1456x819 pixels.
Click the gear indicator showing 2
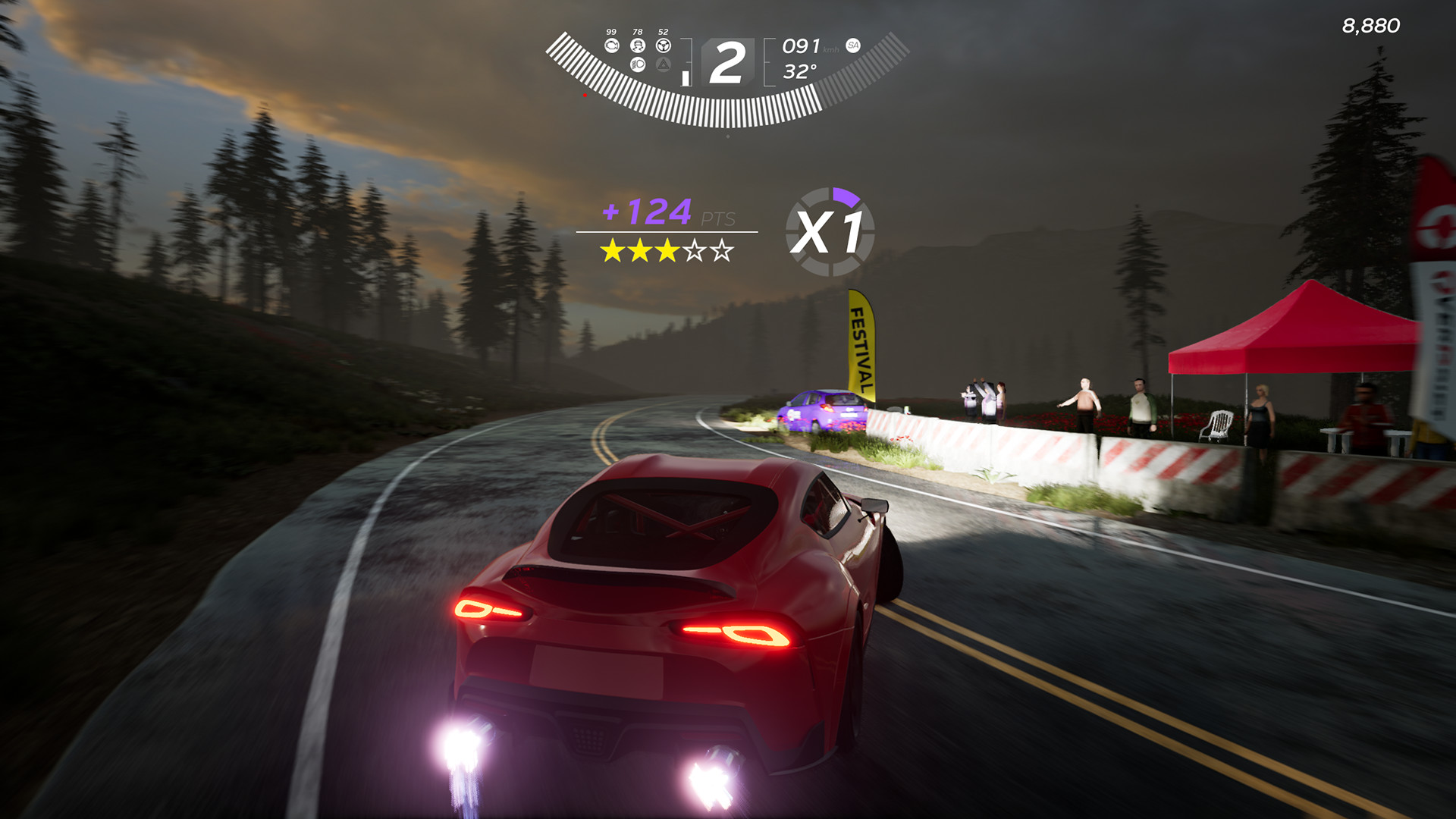[727, 61]
